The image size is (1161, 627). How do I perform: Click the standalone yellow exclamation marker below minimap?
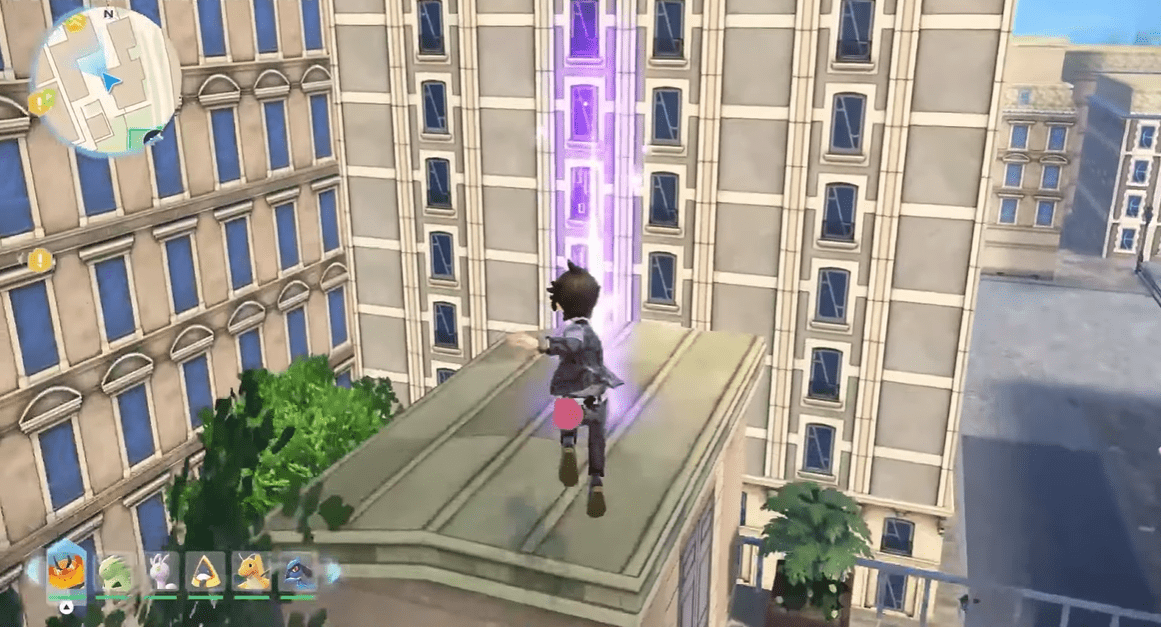click(x=39, y=261)
